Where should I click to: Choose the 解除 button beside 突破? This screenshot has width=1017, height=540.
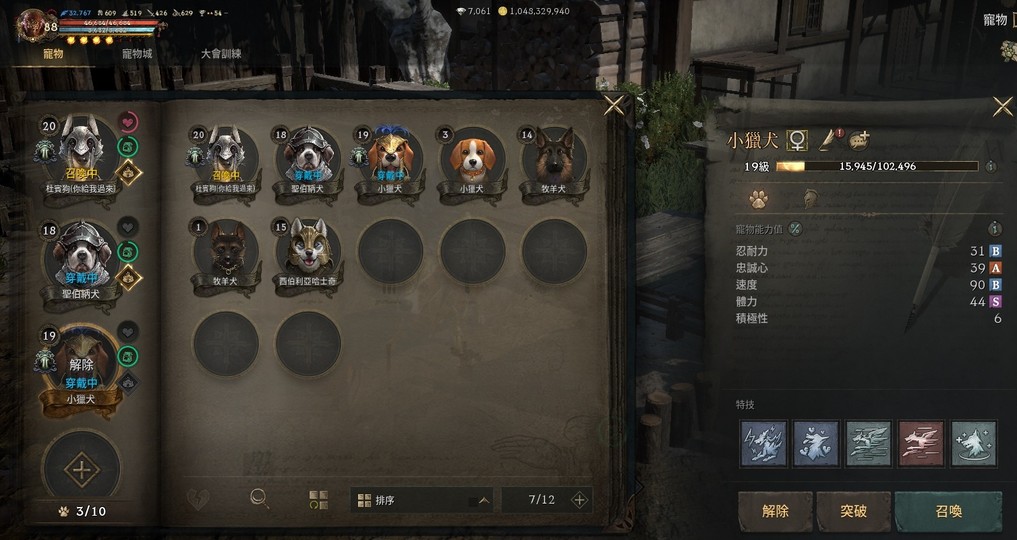[x=775, y=511]
